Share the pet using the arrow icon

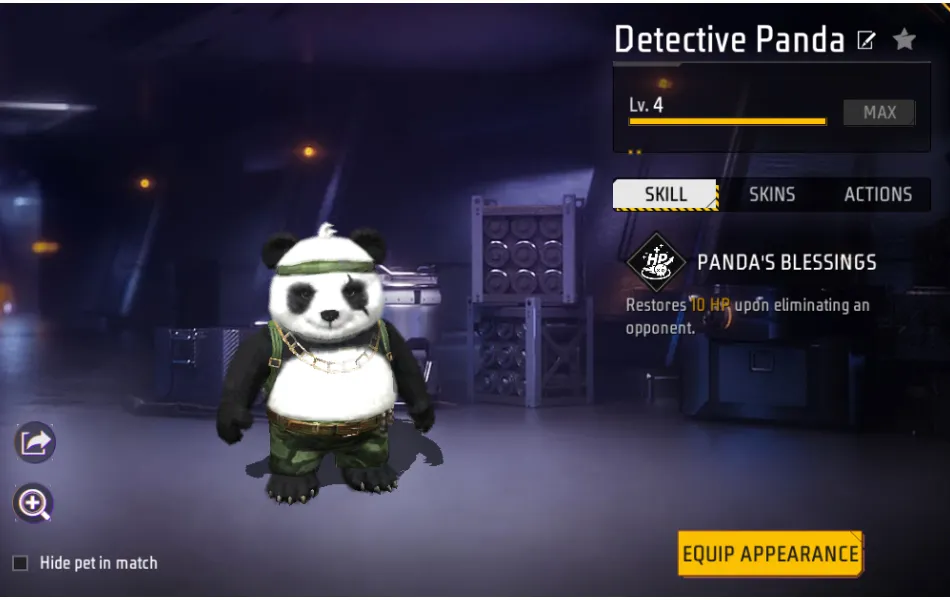pos(35,442)
